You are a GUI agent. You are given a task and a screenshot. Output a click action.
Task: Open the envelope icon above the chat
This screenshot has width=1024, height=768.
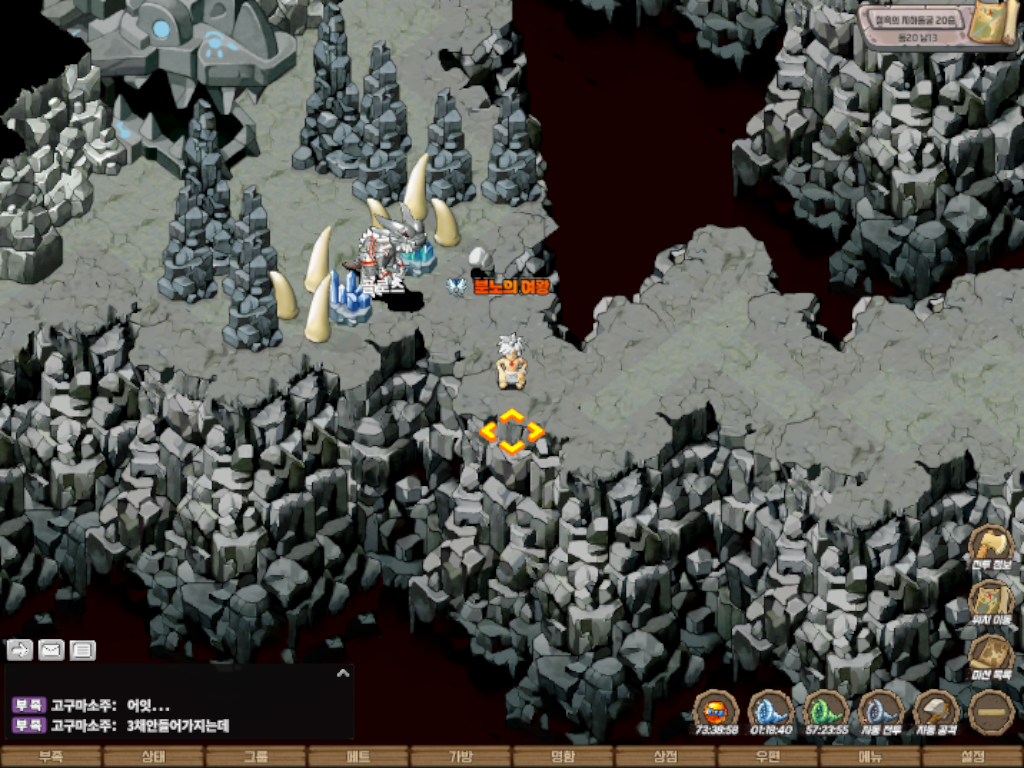(52, 650)
